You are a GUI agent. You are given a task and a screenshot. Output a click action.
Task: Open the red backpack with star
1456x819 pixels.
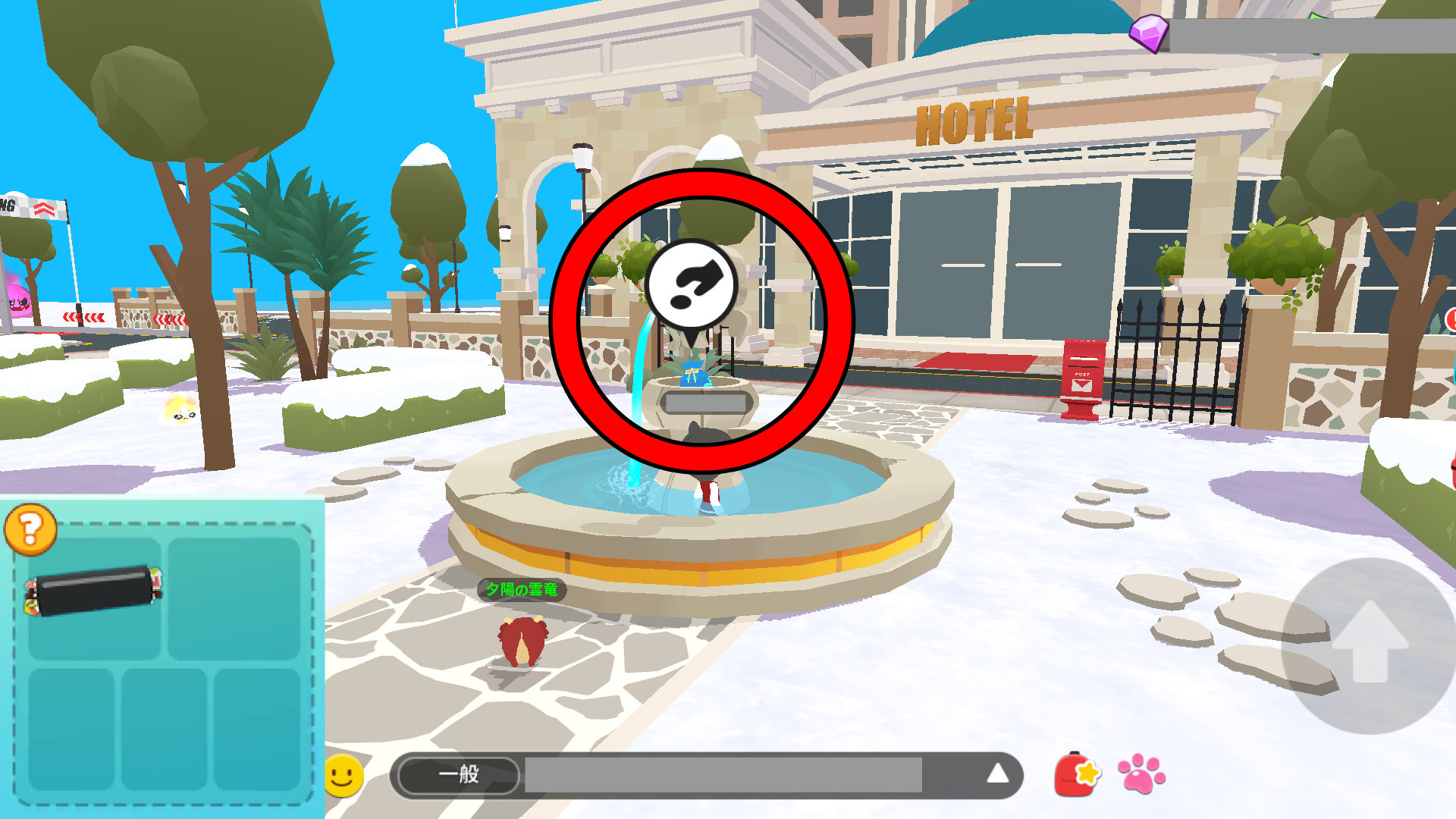pos(1077,775)
